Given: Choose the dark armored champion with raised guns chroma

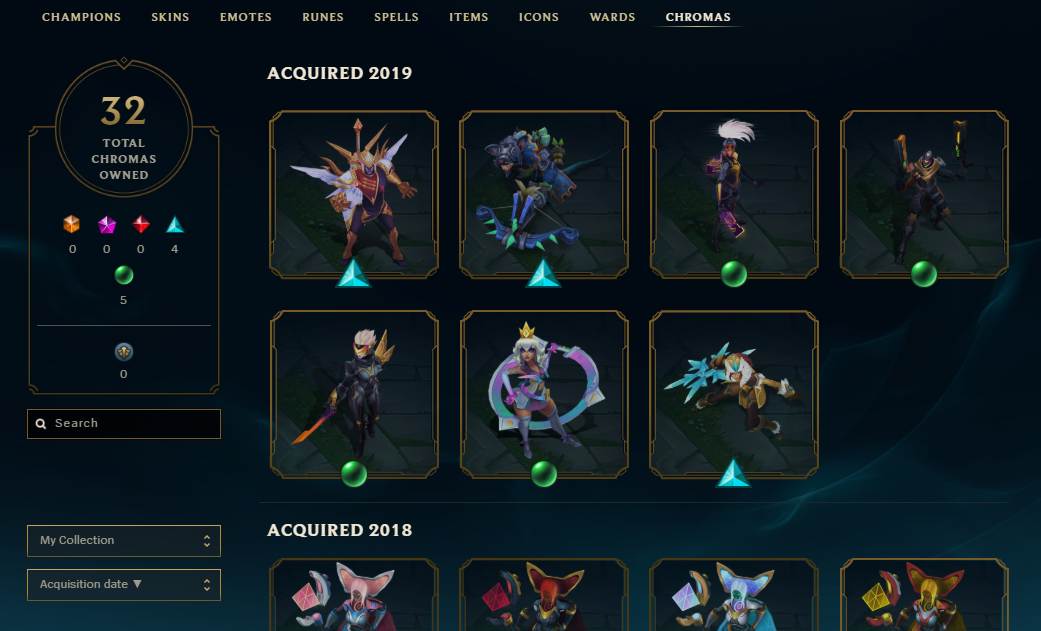Looking at the screenshot, I should click(x=924, y=193).
